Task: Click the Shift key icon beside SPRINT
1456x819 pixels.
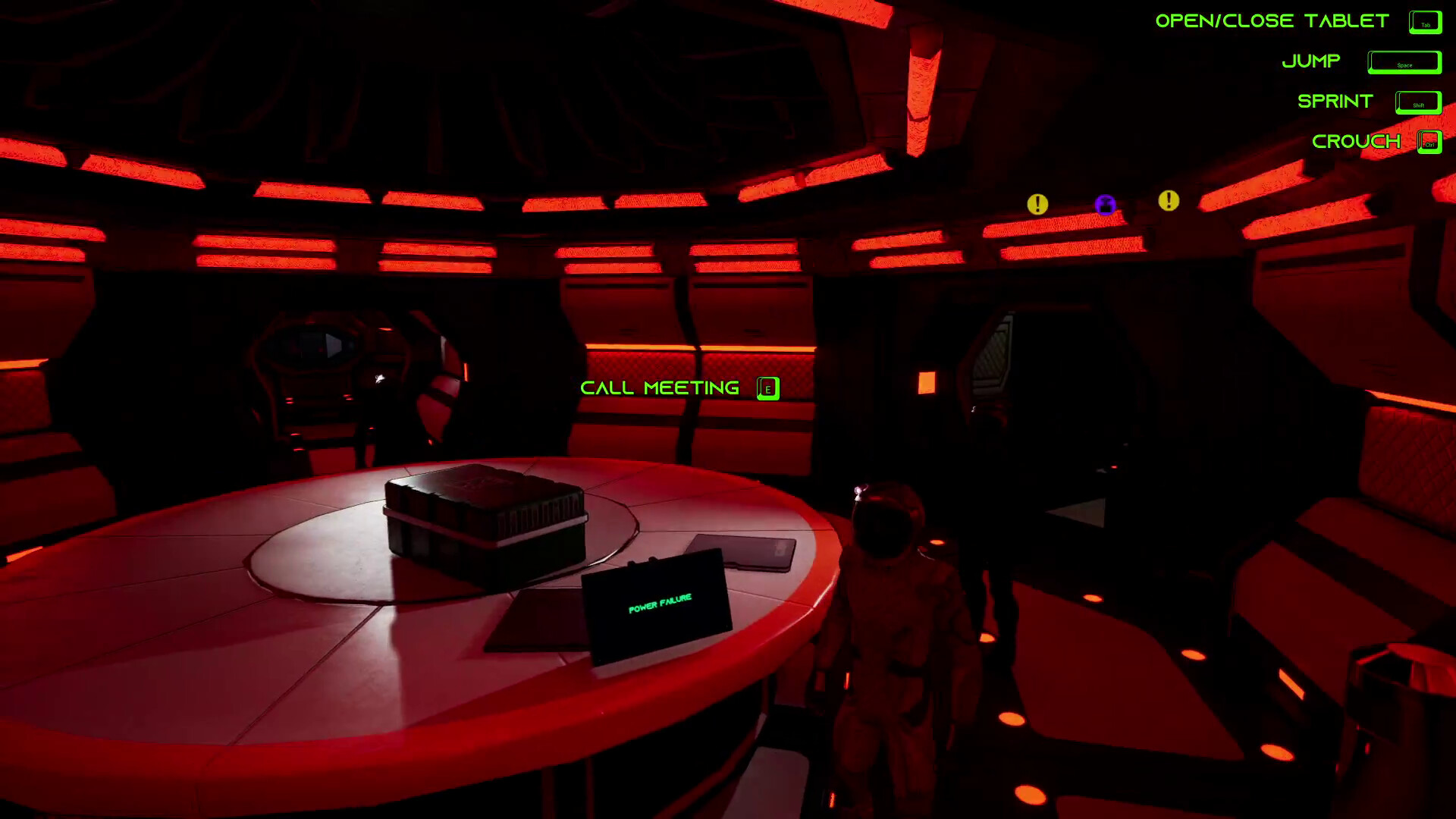Action: (1417, 103)
